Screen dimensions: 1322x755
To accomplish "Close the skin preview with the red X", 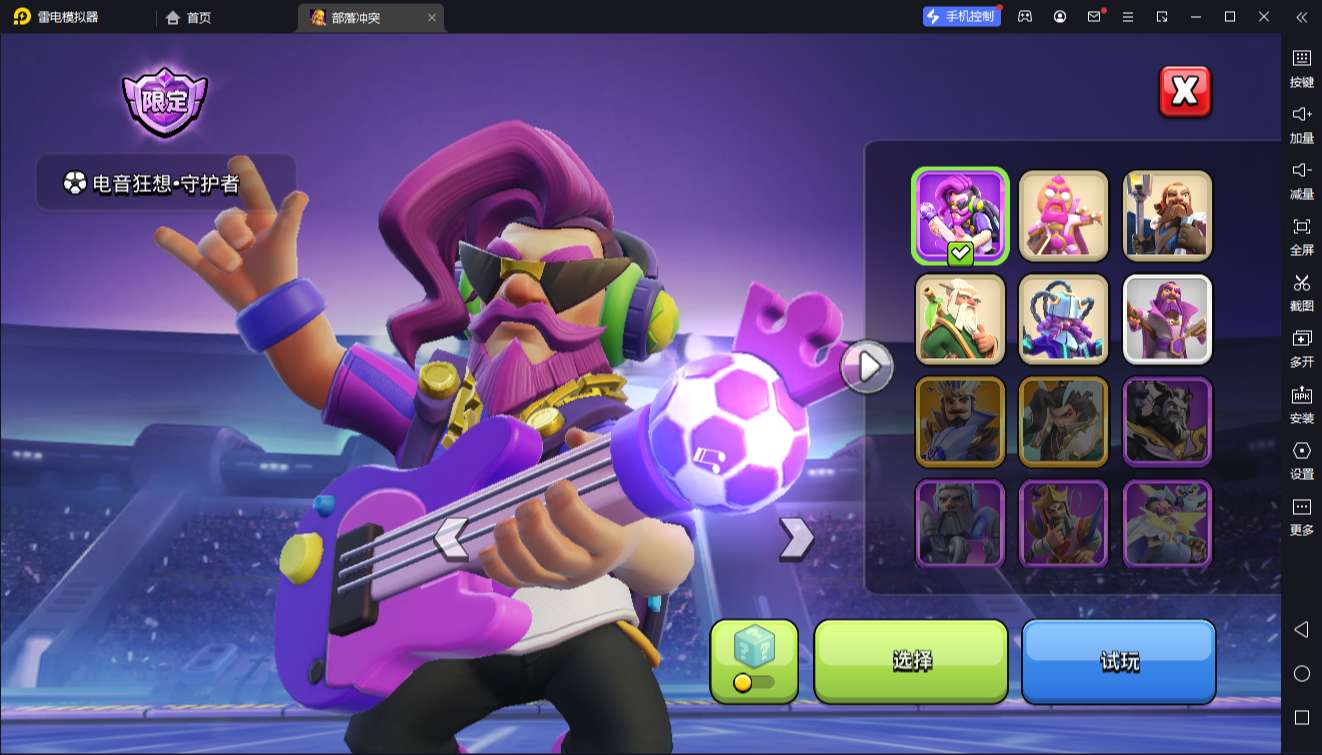I will coord(1185,92).
